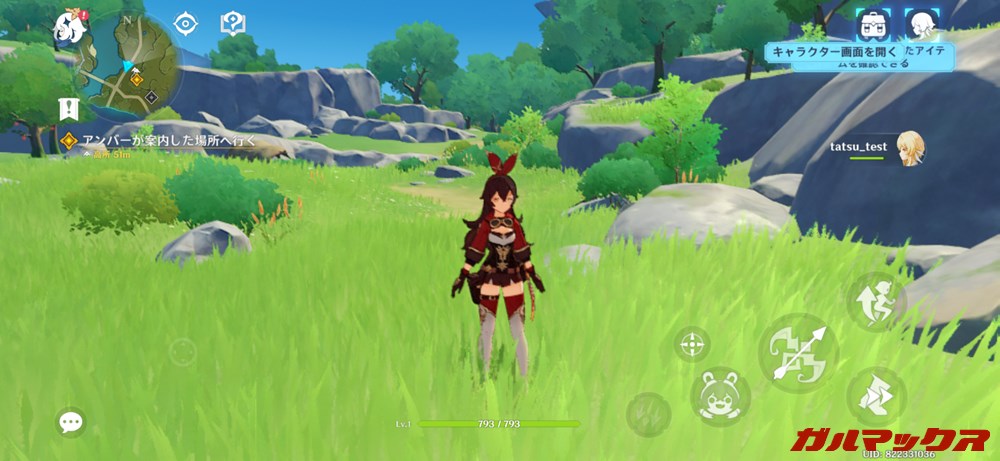The width and height of the screenshot is (1000, 461).
Task: Open the chat speech bubble
Action: coord(70,422)
